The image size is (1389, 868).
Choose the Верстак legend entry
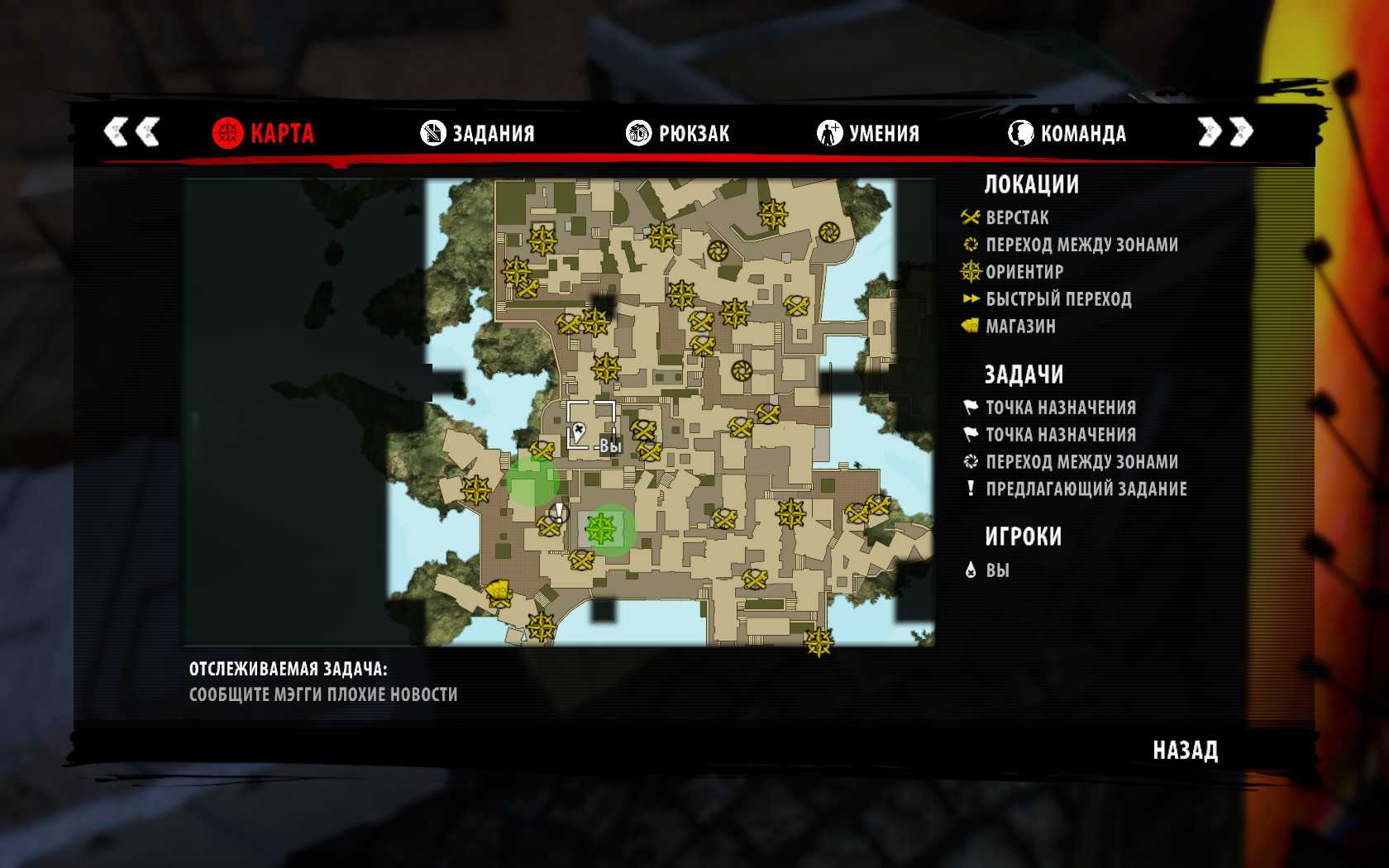[1017, 218]
